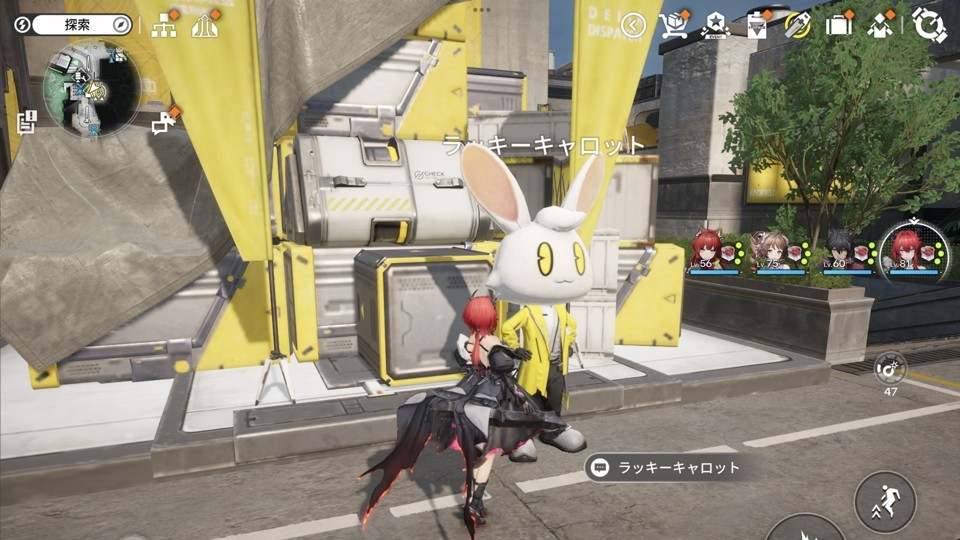Open the circular main menu icon
Image resolution: width=960 pixels, height=540 pixels.
(x=929, y=25)
